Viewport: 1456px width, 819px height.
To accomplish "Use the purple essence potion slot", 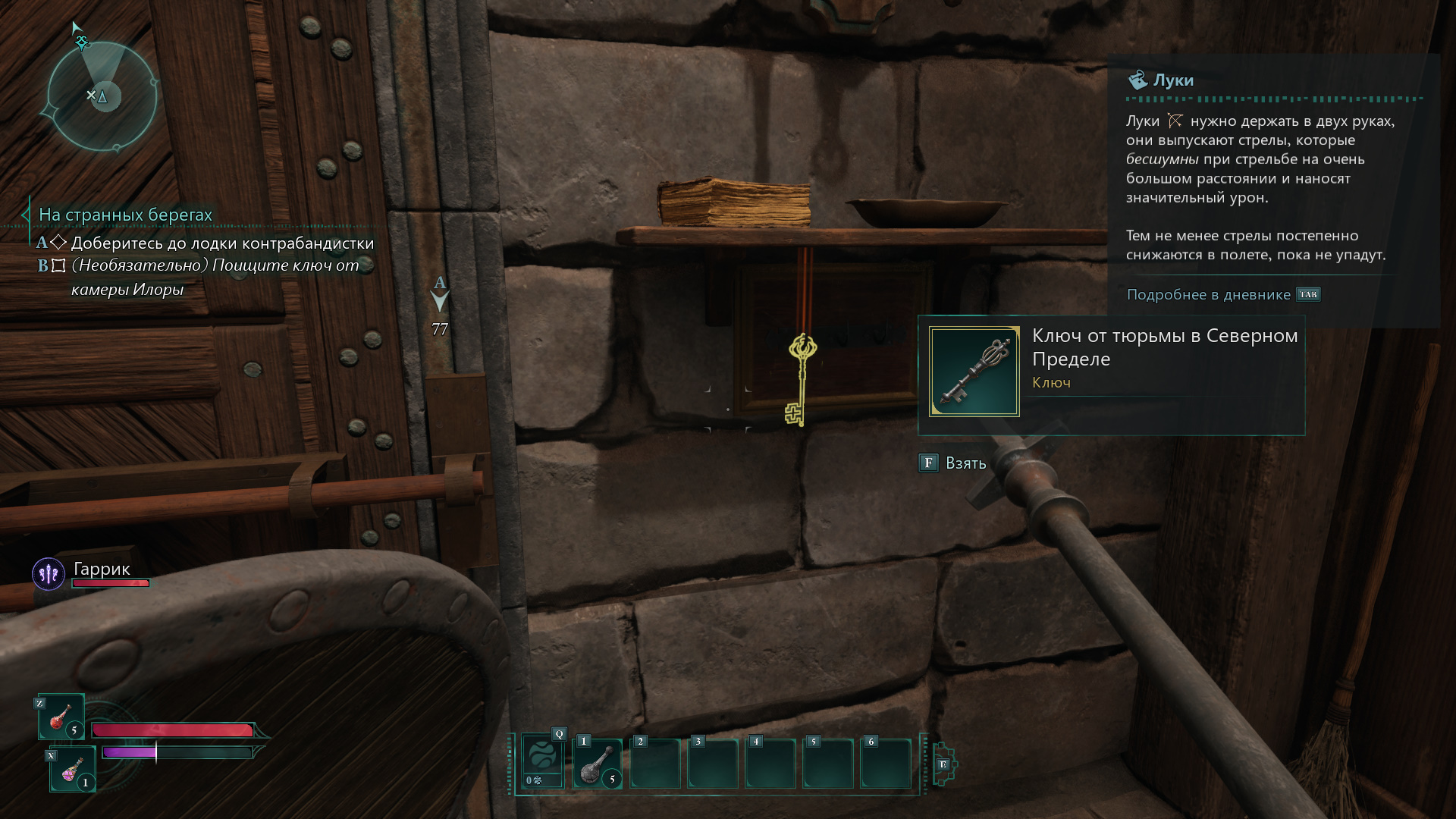I will (73, 769).
